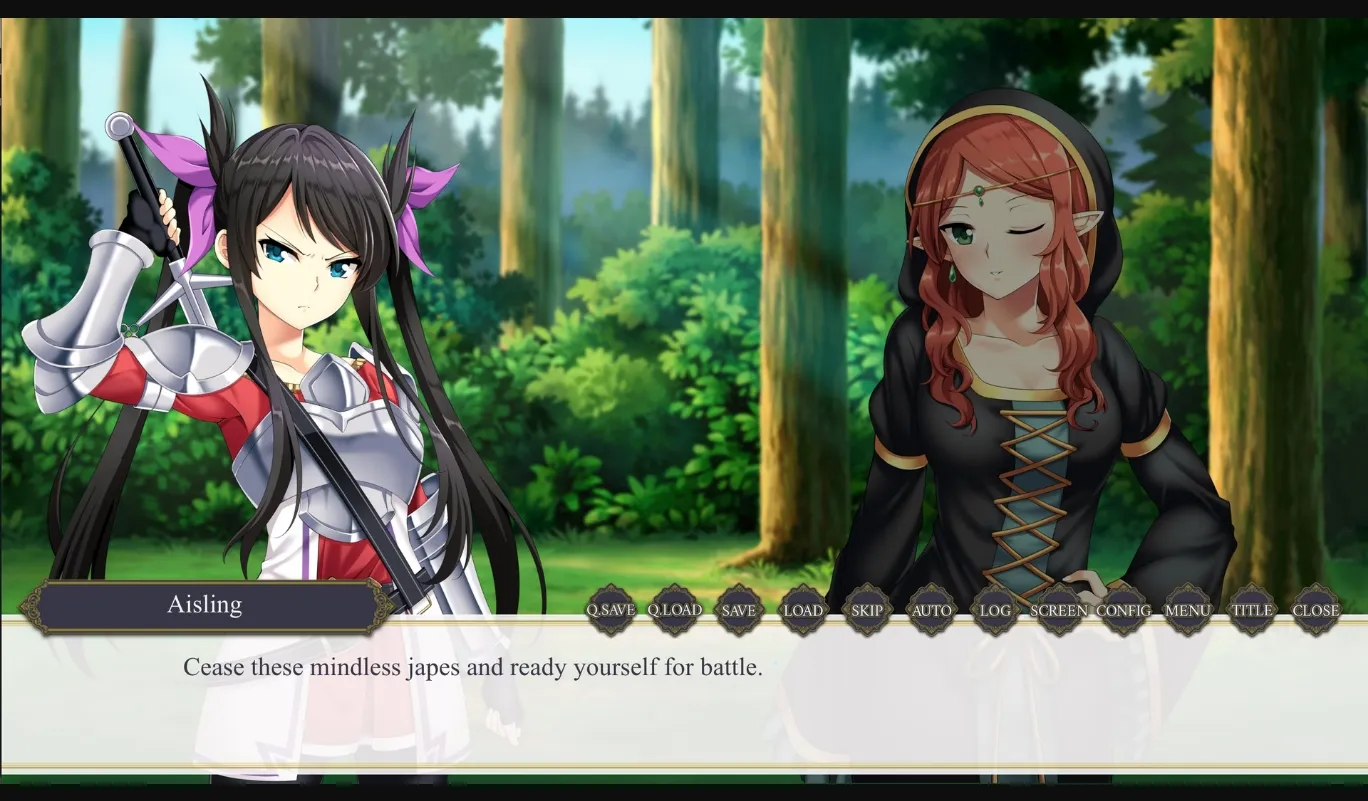Open the in-game MENU
This screenshot has height=801, width=1368.
(1188, 609)
